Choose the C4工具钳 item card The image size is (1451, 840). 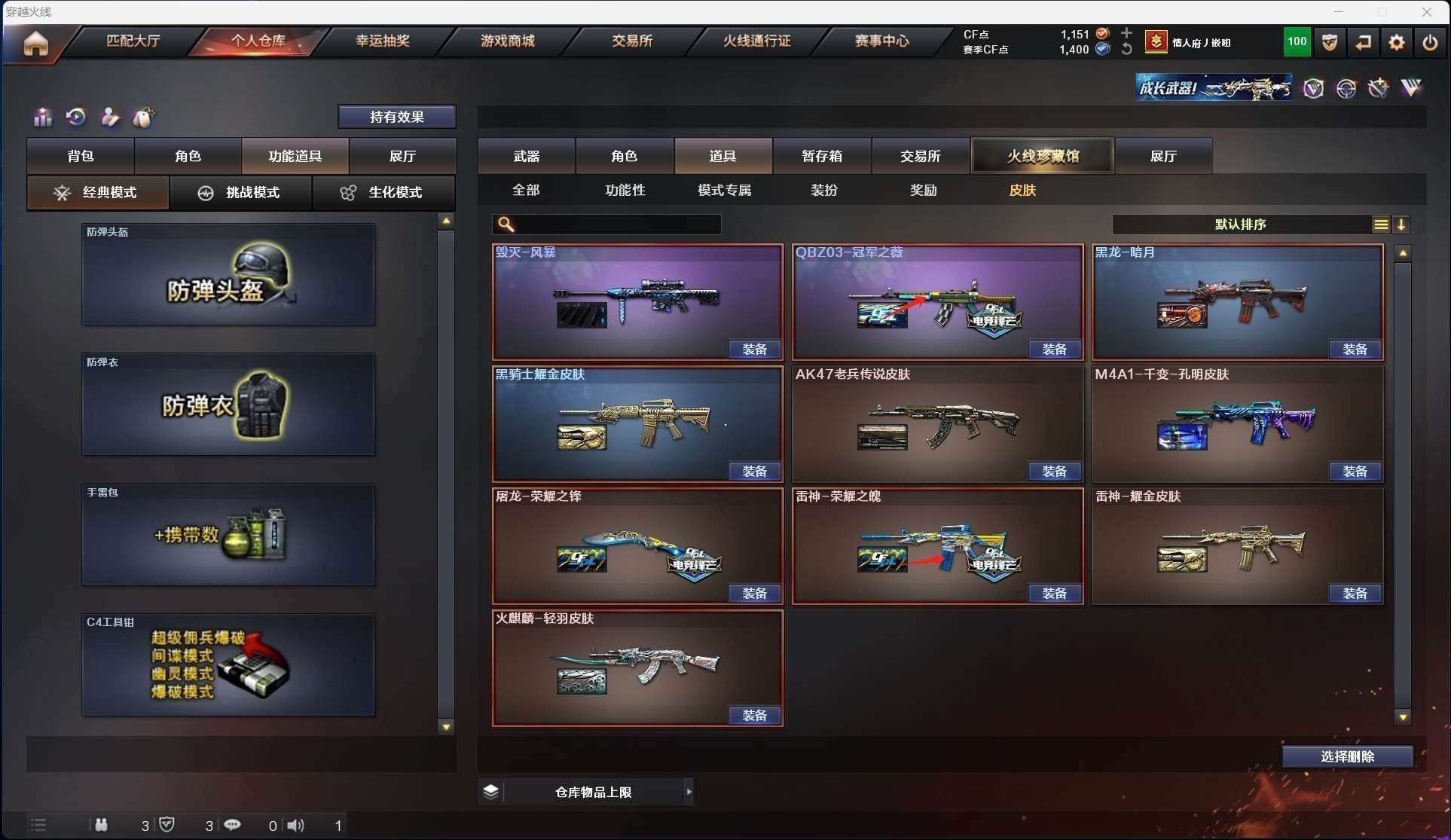pos(228,664)
